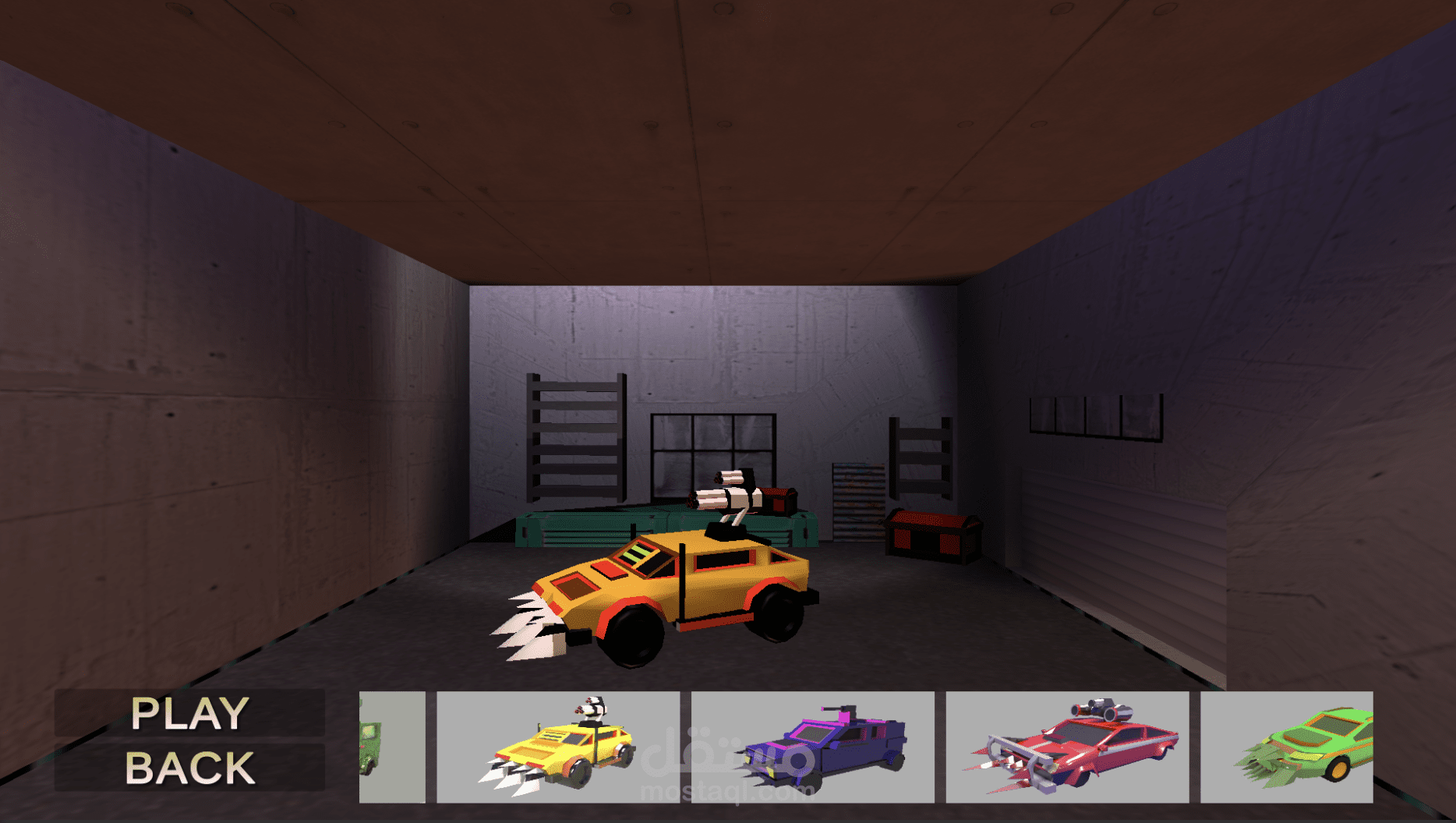Go back using the BACK button
This screenshot has height=823, width=1456.
[x=189, y=768]
